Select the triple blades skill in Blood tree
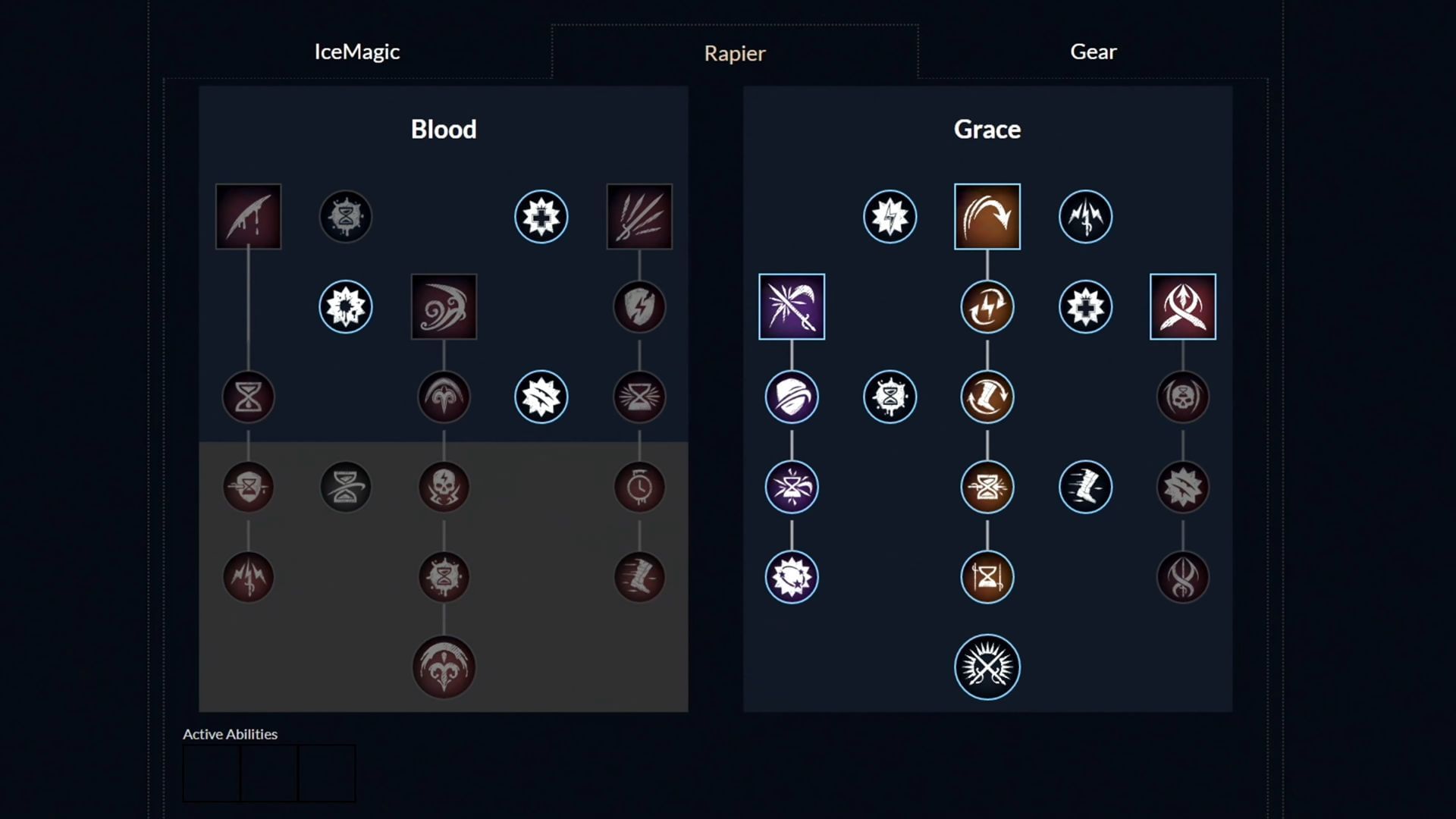Screen dimensions: 1456x819 coord(639,216)
